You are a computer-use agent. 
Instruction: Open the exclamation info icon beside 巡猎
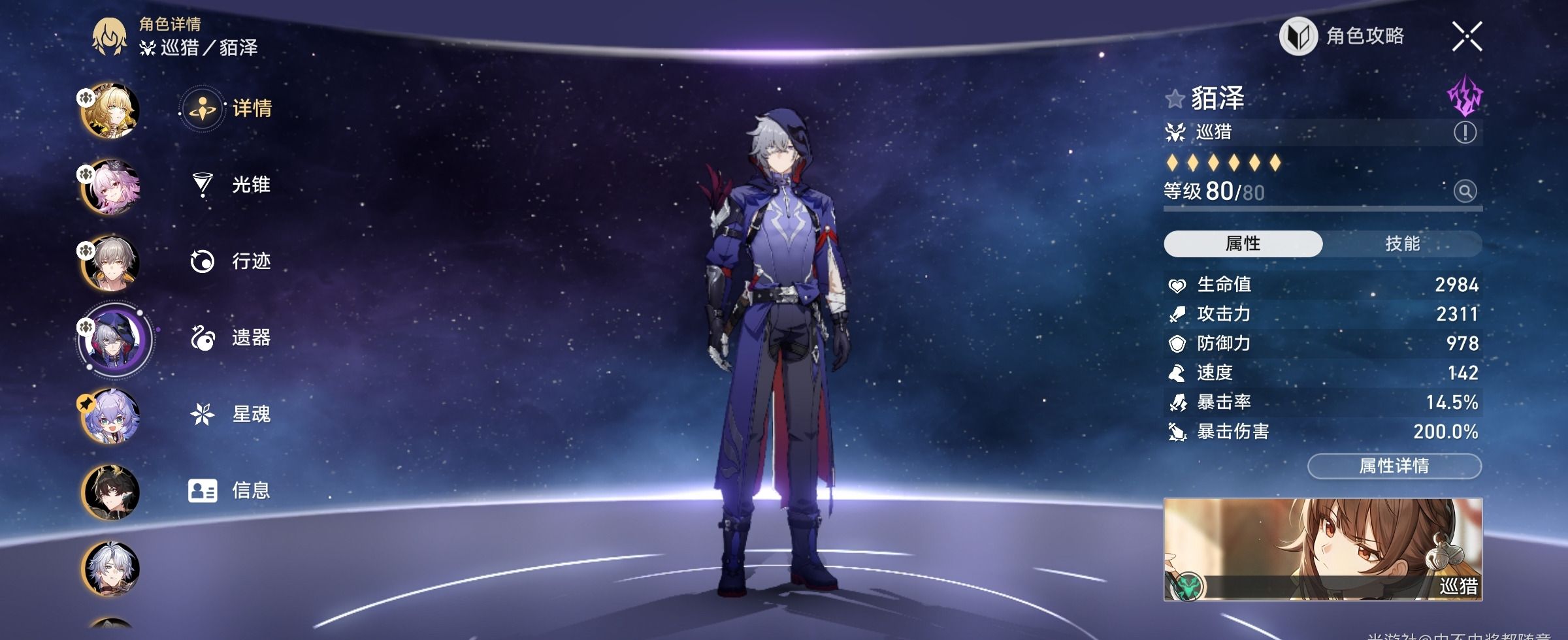coord(1465,133)
